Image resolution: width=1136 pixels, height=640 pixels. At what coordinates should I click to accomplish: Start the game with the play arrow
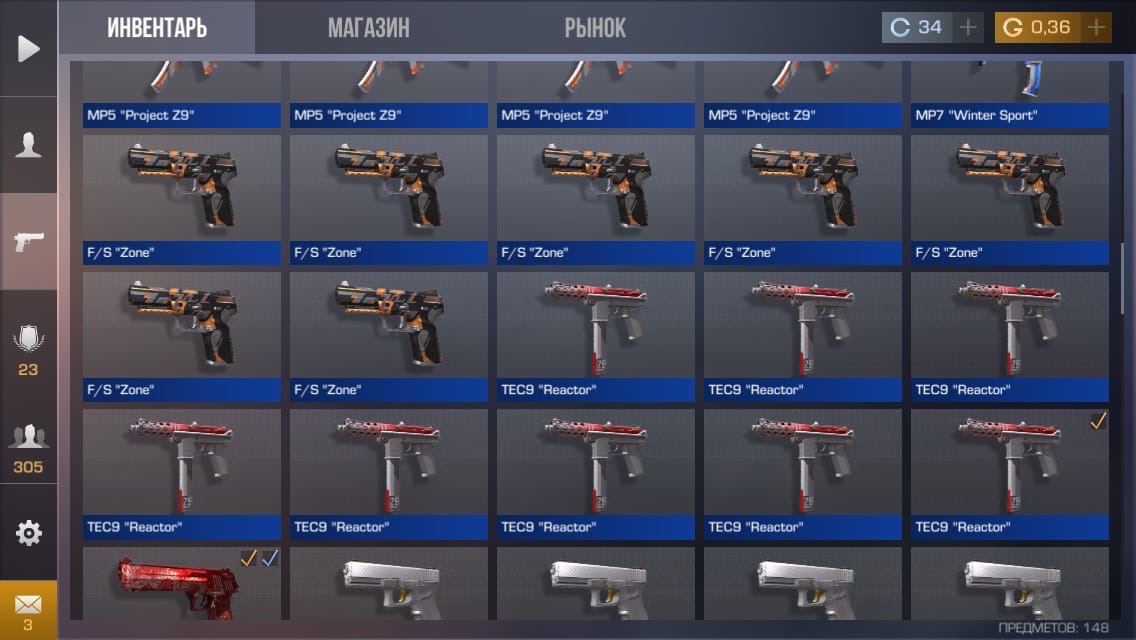(x=28, y=48)
